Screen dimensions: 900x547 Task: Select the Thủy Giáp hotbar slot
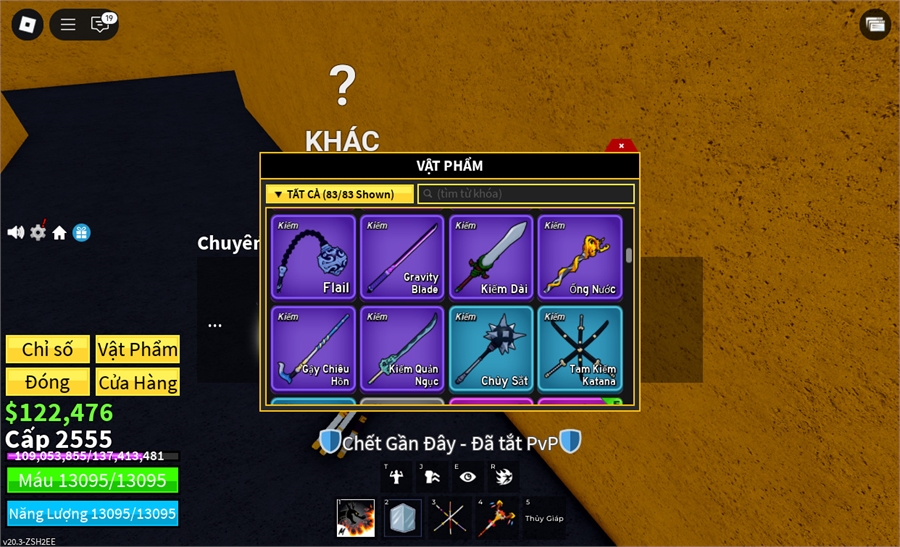(x=544, y=518)
